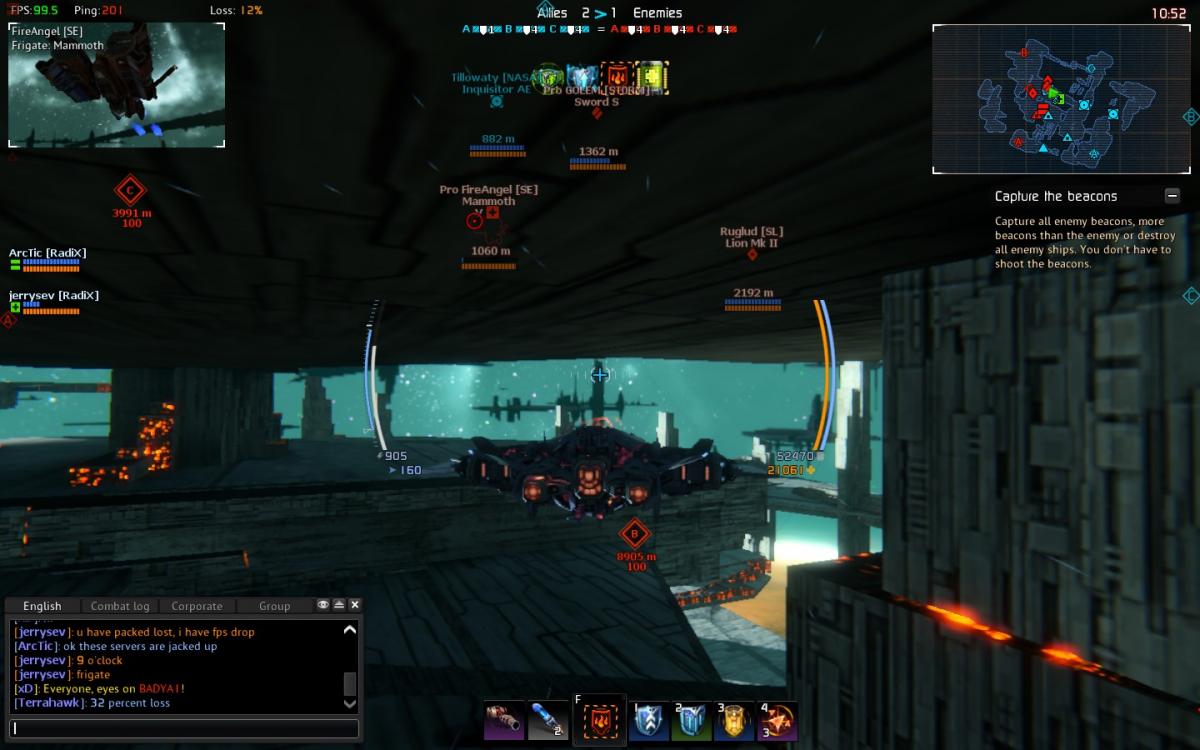The image size is (1200, 750).
Task: Use the blue-green shield module in slot 2
Action: click(692, 721)
